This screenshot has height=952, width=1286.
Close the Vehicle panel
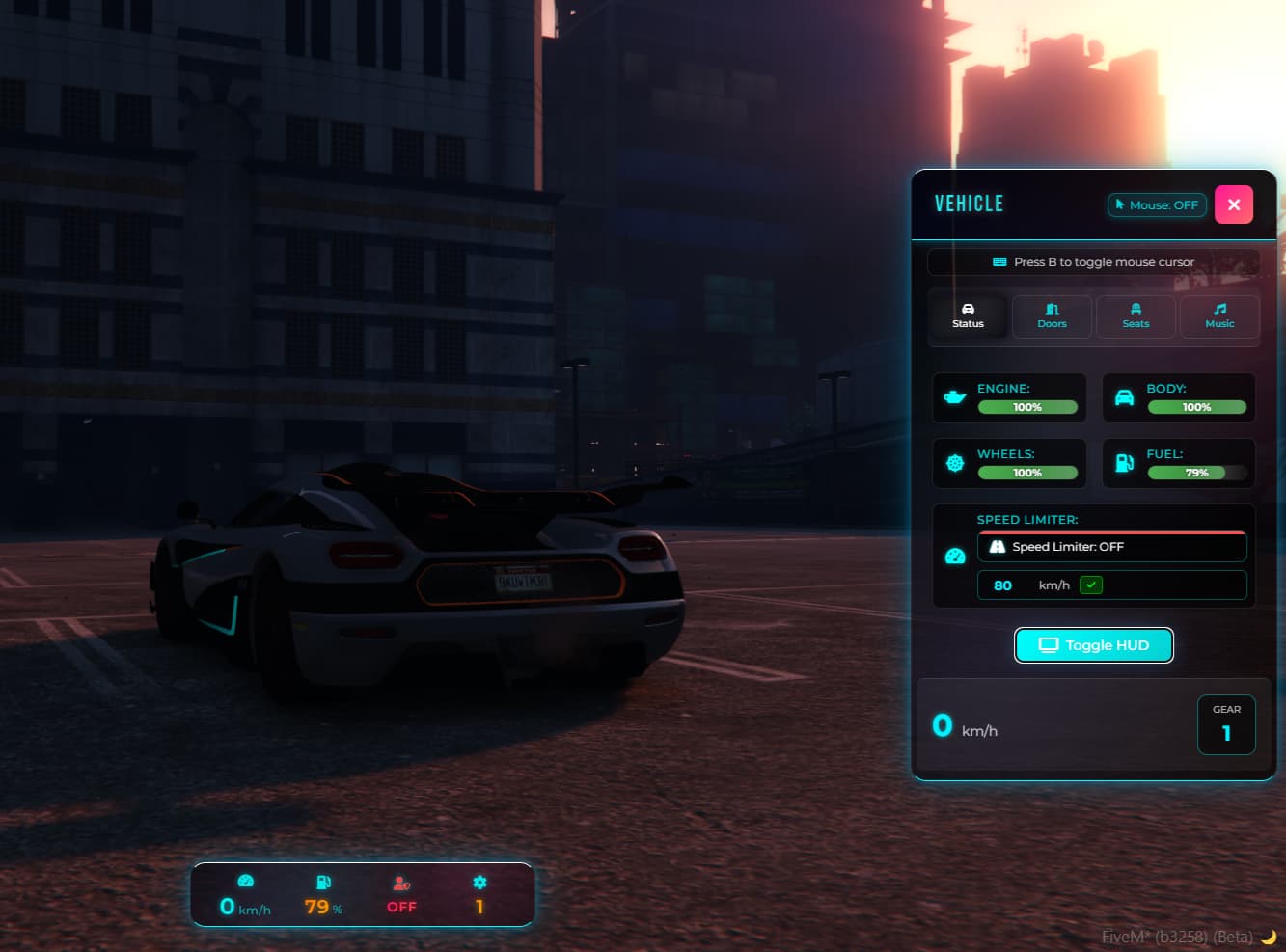1233,204
